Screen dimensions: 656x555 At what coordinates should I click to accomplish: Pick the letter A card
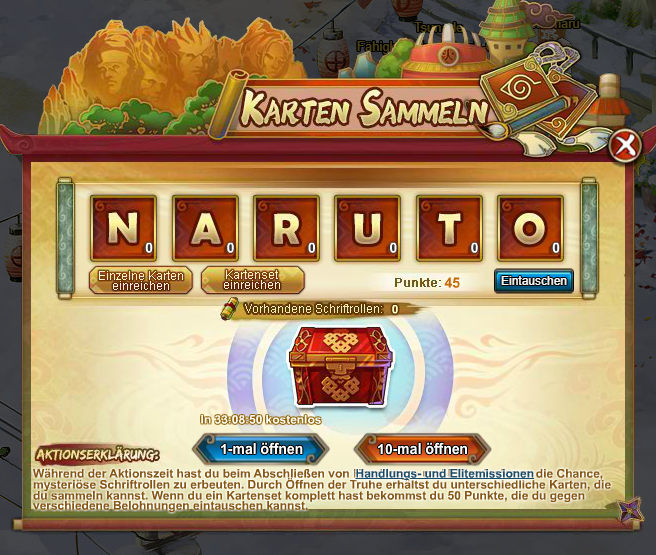click(x=205, y=227)
